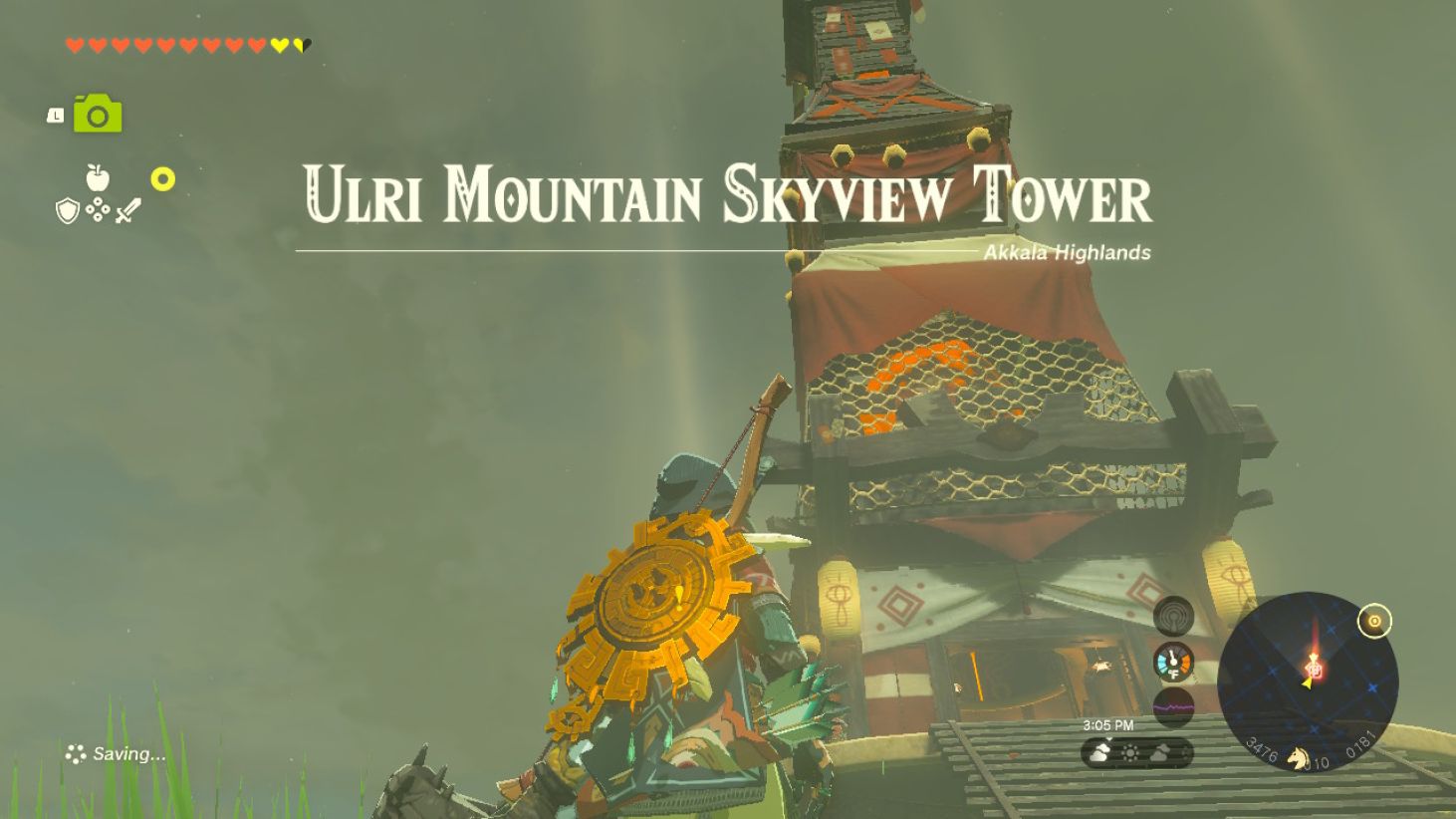The height and width of the screenshot is (819, 1456).
Task: Click the cloudy weather icon in the forecast bar
Action: (1099, 753)
